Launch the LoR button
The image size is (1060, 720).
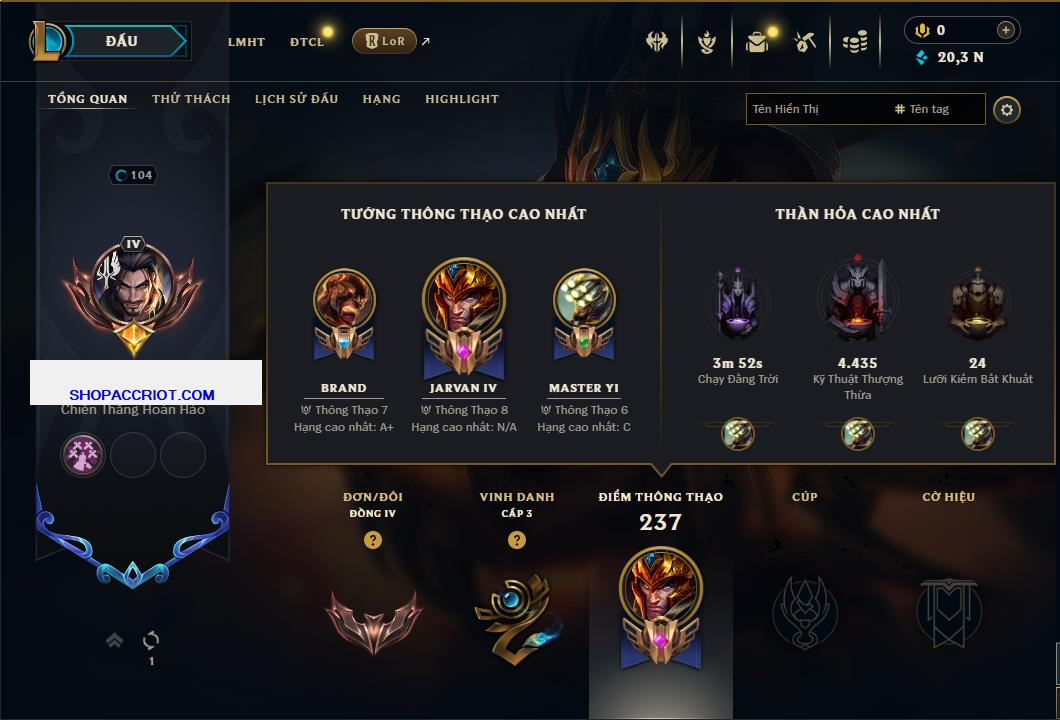tap(385, 41)
